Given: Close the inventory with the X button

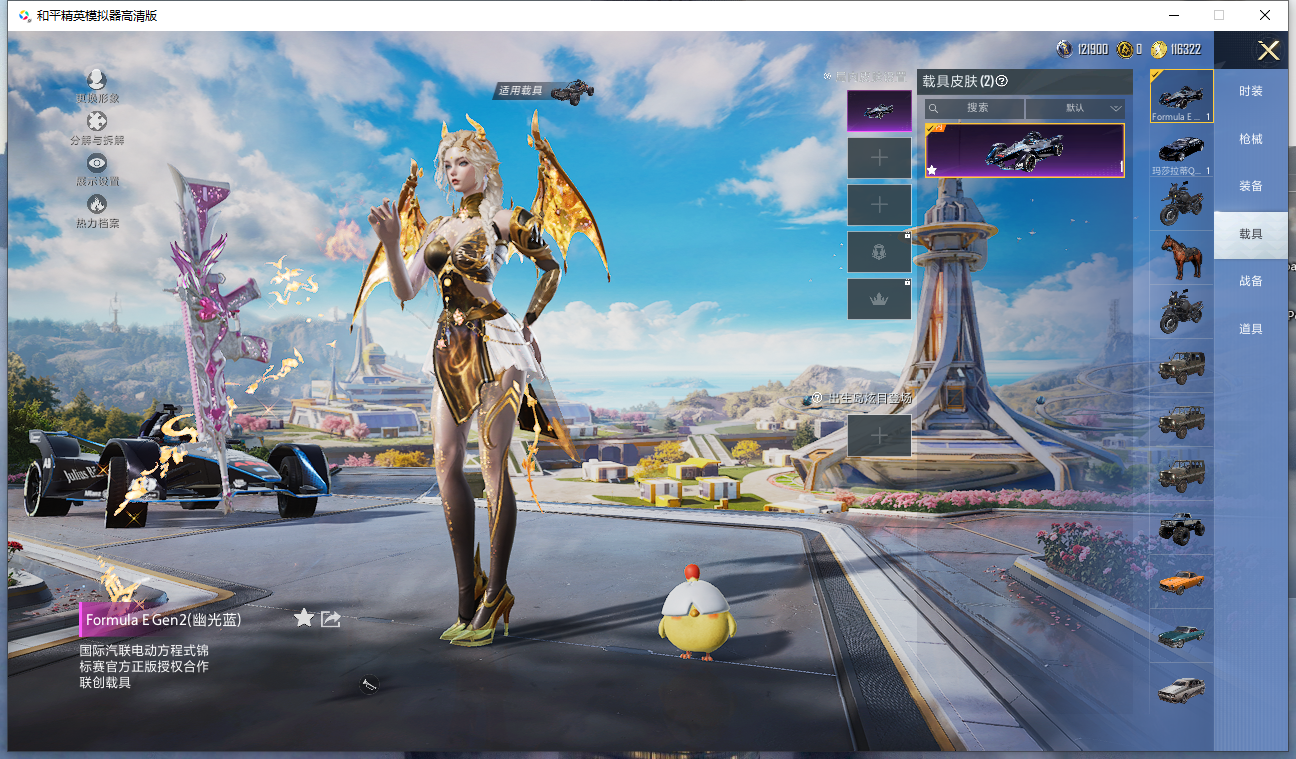Looking at the screenshot, I should pos(1268,51).
